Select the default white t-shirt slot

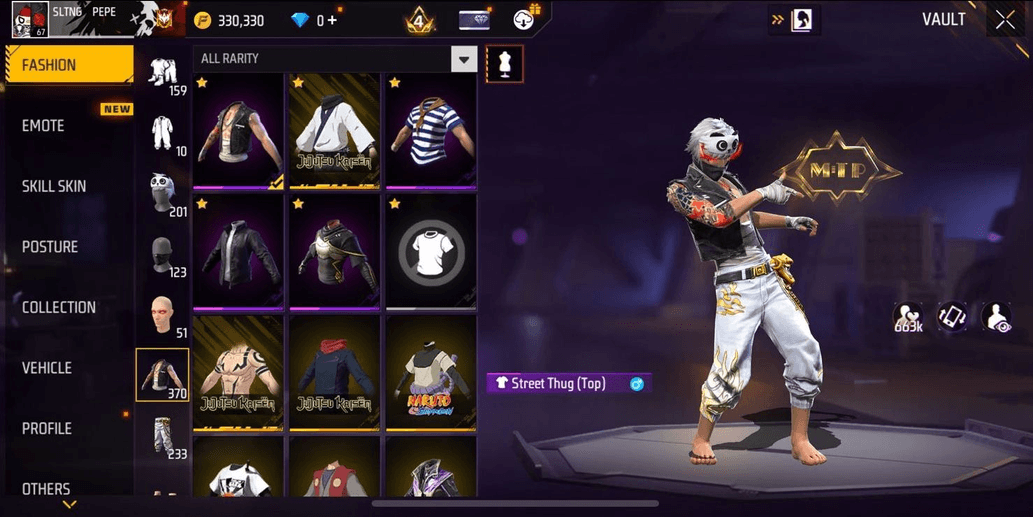point(431,254)
